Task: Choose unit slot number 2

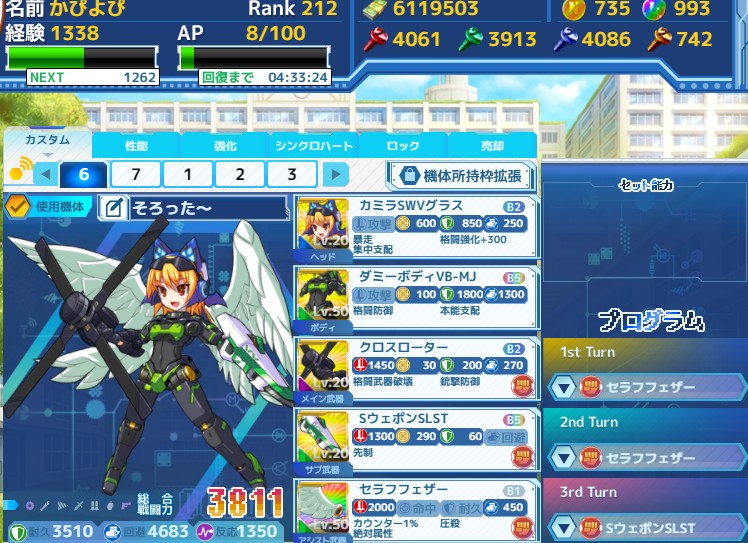Action: pos(240,175)
